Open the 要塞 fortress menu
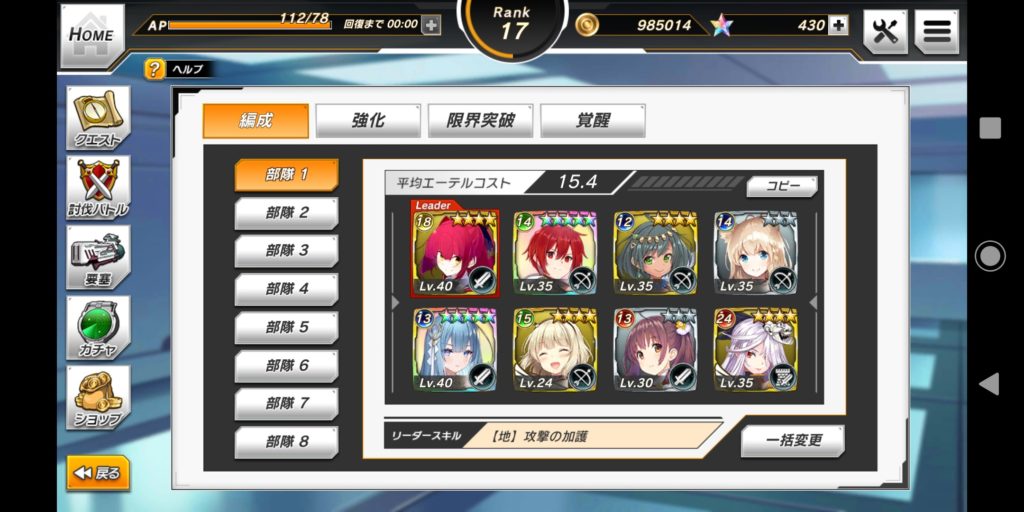The width and height of the screenshot is (1024, 512). point(97,256)
